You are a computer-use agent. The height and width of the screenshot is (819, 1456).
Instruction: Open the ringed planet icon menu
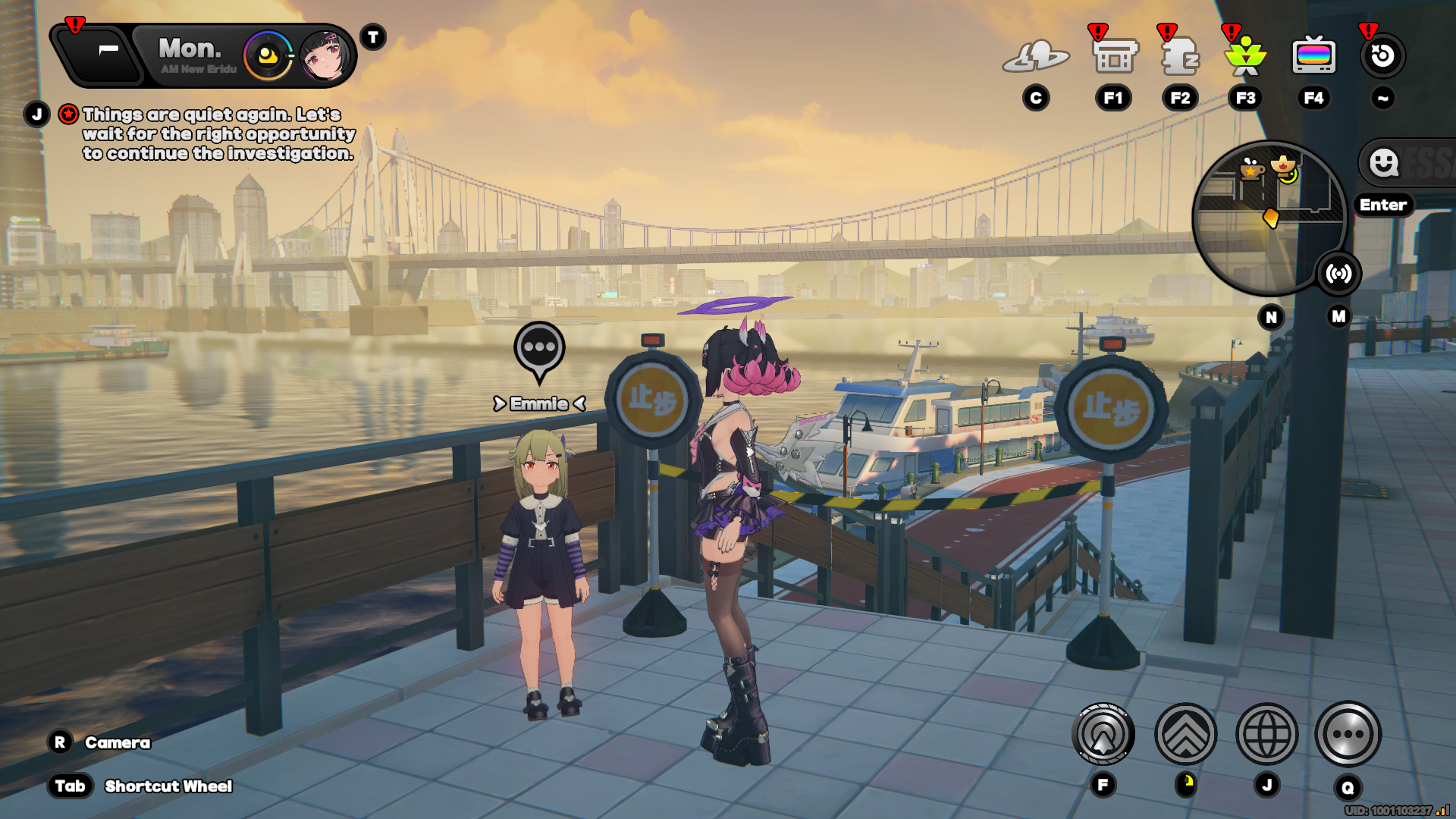point(1036,57)
